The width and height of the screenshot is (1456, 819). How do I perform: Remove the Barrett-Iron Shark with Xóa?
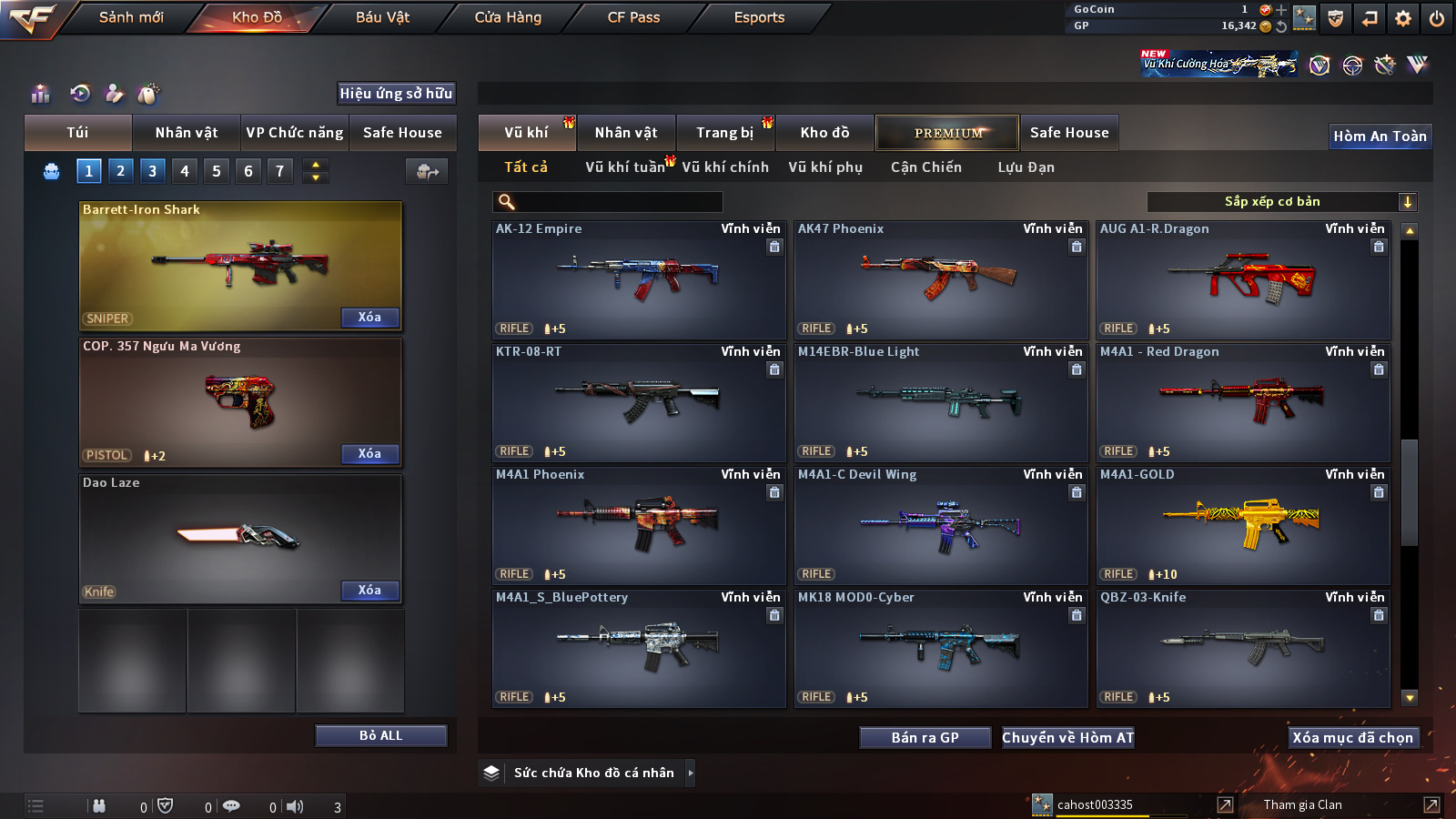tap(369, 318)
